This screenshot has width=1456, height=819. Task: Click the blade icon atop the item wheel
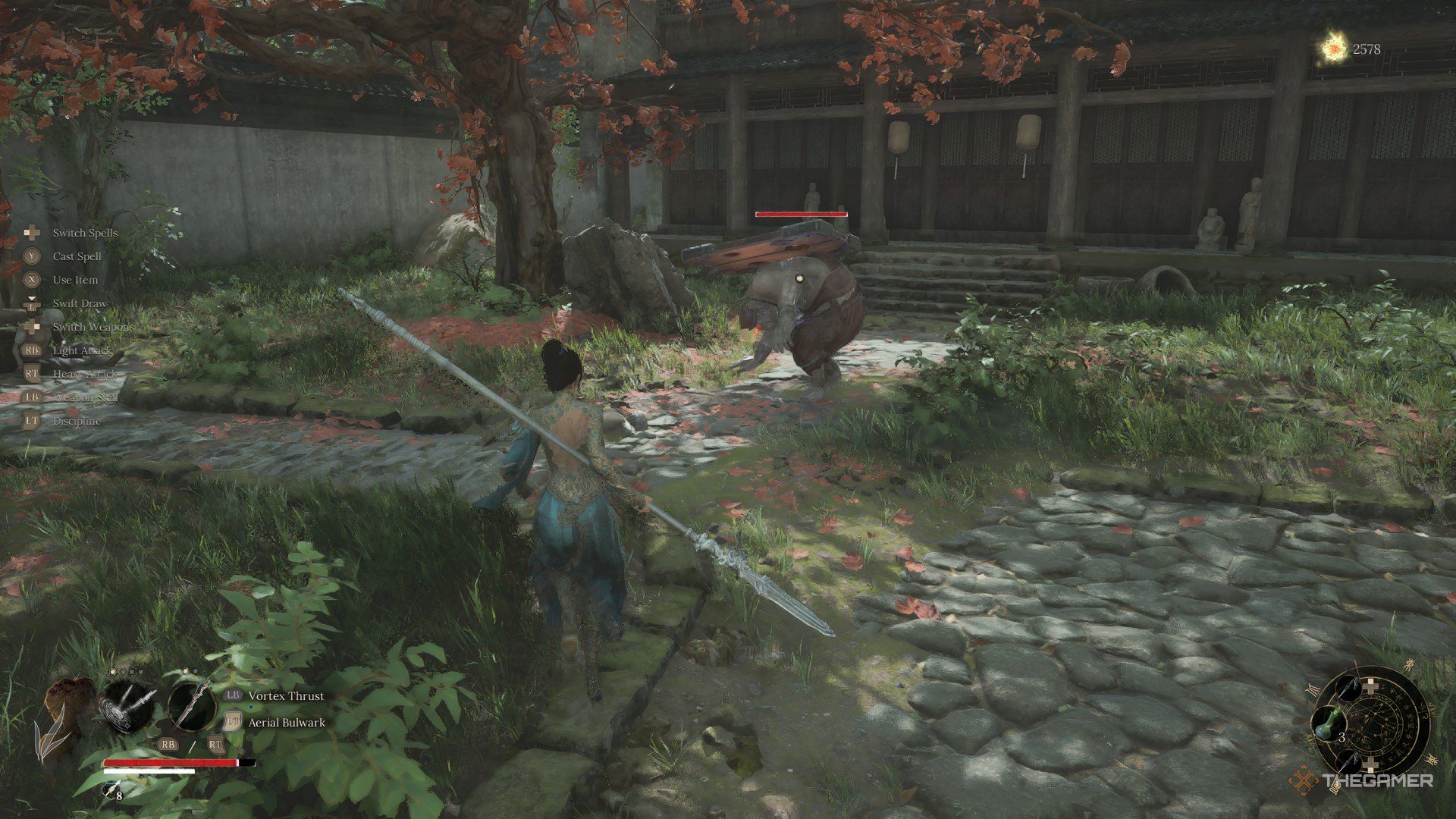1350,689
